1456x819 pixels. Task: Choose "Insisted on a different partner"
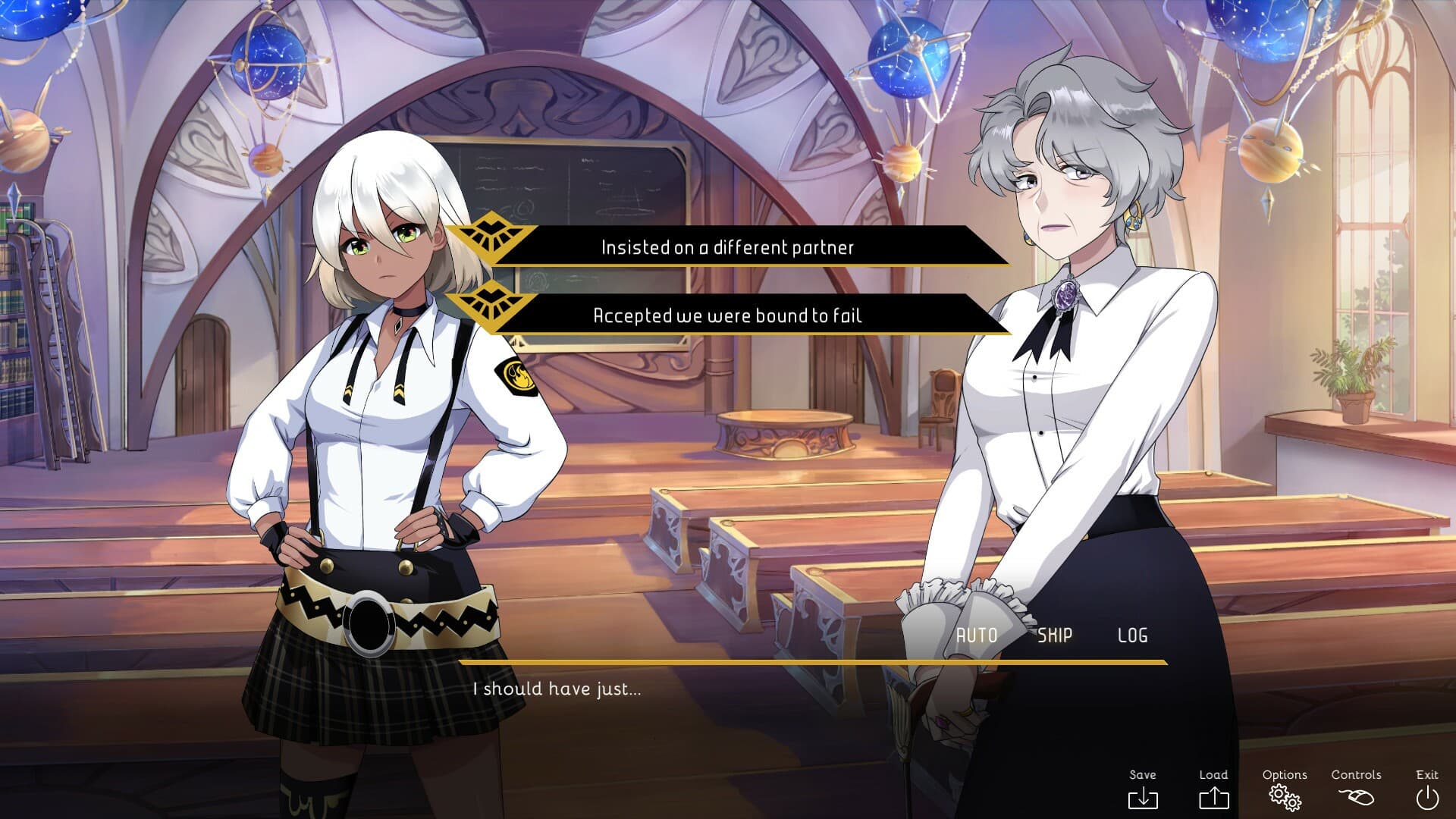pyautogui.click(x=727, y=247)
